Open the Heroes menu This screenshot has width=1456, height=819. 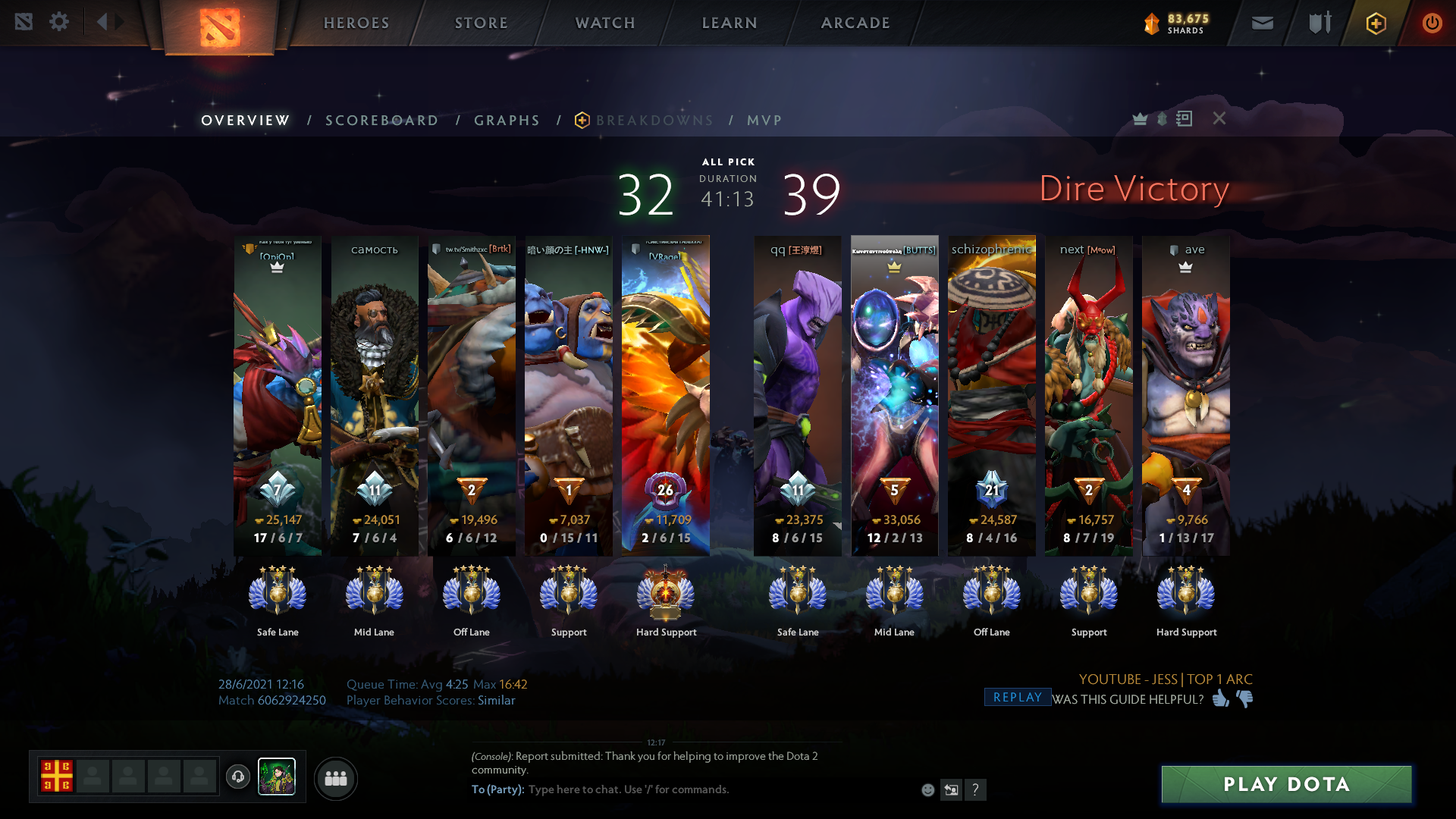click(x=356, y=23)
